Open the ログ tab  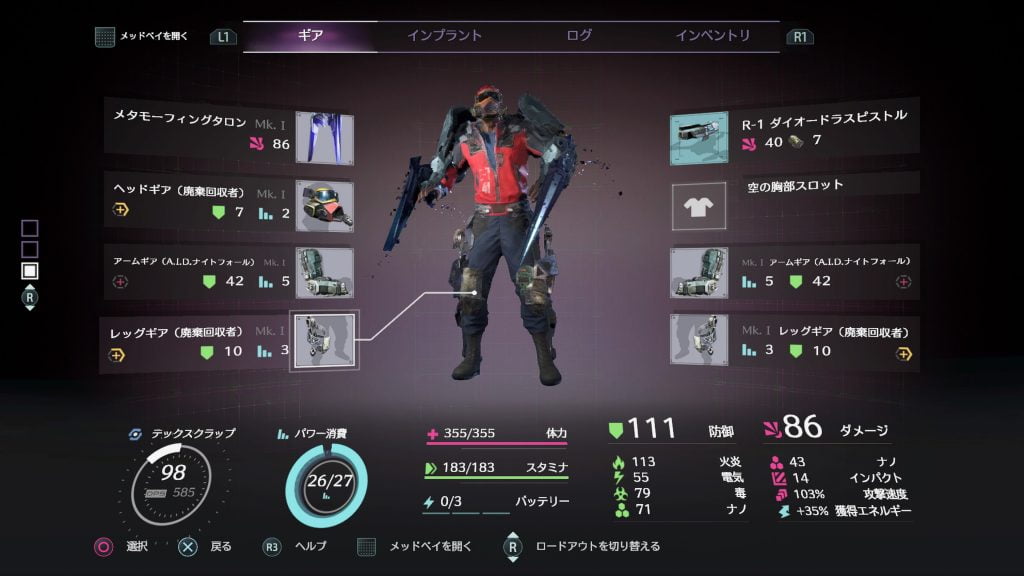click(x=579, y=36)
